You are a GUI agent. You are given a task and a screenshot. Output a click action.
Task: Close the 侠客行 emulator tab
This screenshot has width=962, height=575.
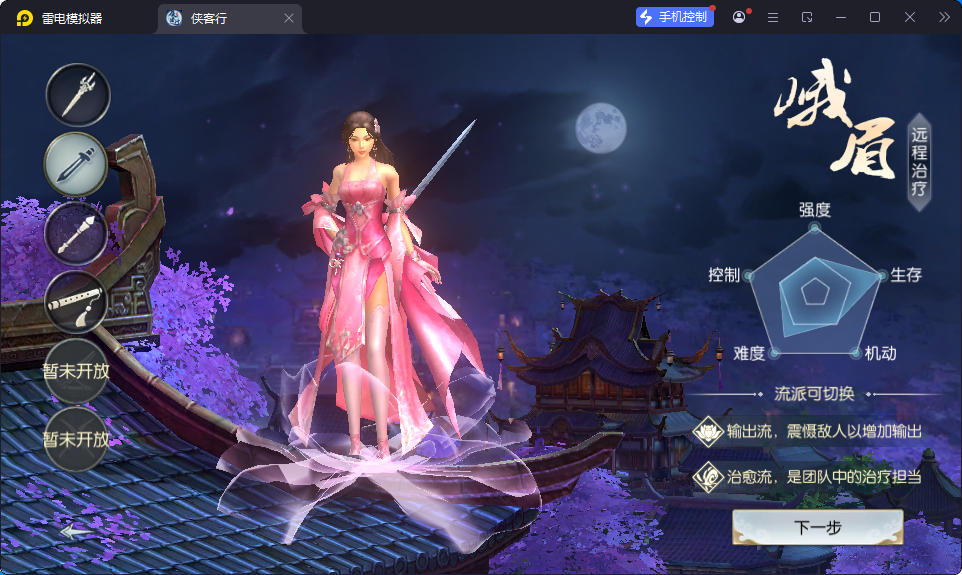(289, 18)
